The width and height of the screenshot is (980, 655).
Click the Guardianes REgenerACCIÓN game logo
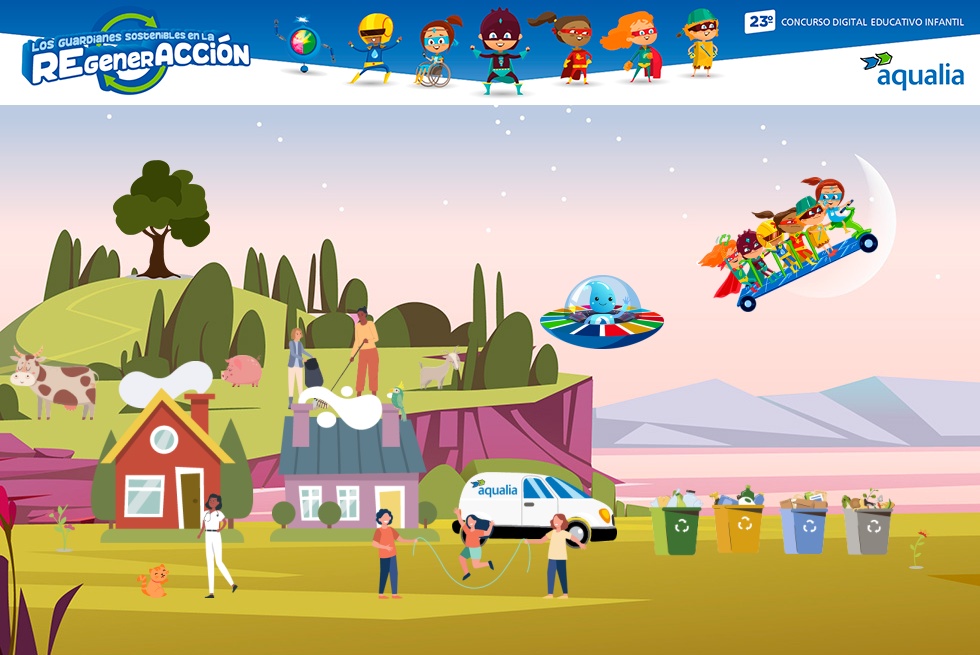pos(136,54)
